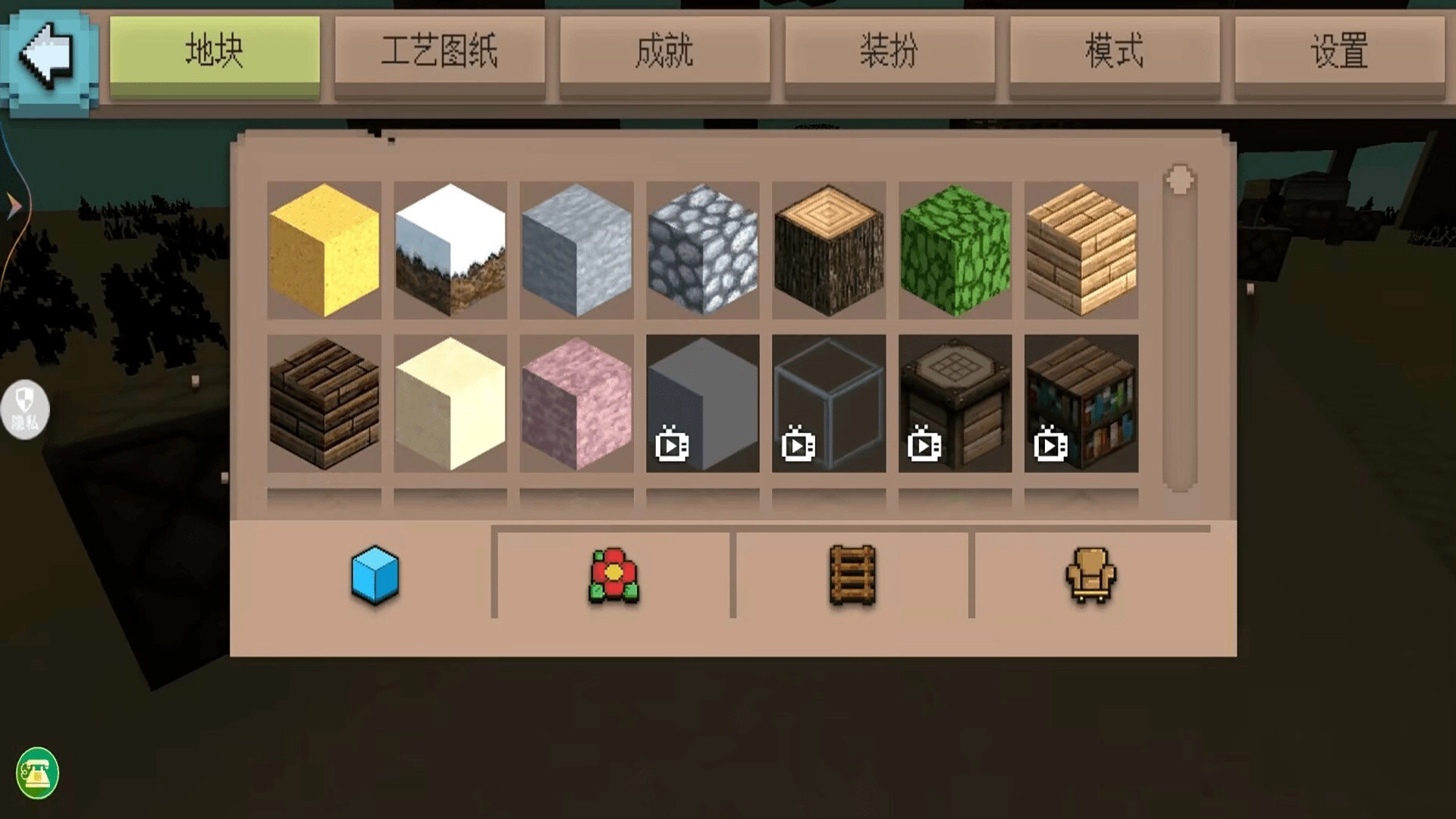Switch to the flower decorations category
This screenshot has width=1456, height=819.
click(x=613, y=575)
